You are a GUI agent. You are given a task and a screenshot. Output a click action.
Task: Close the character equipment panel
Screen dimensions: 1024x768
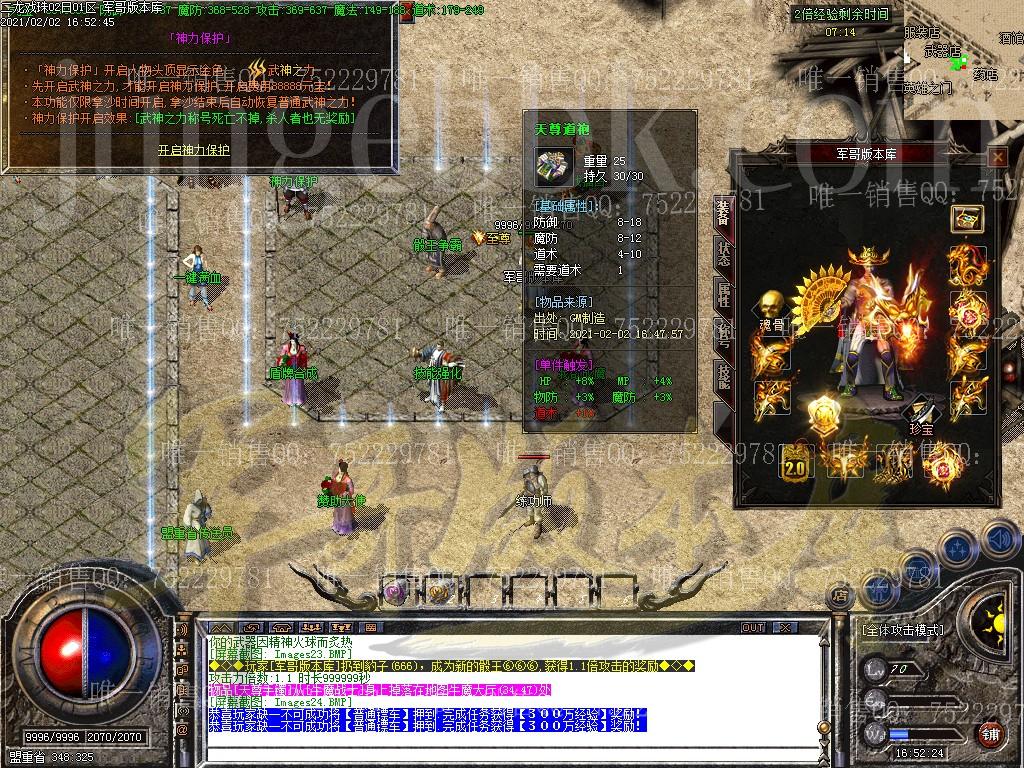997,157
